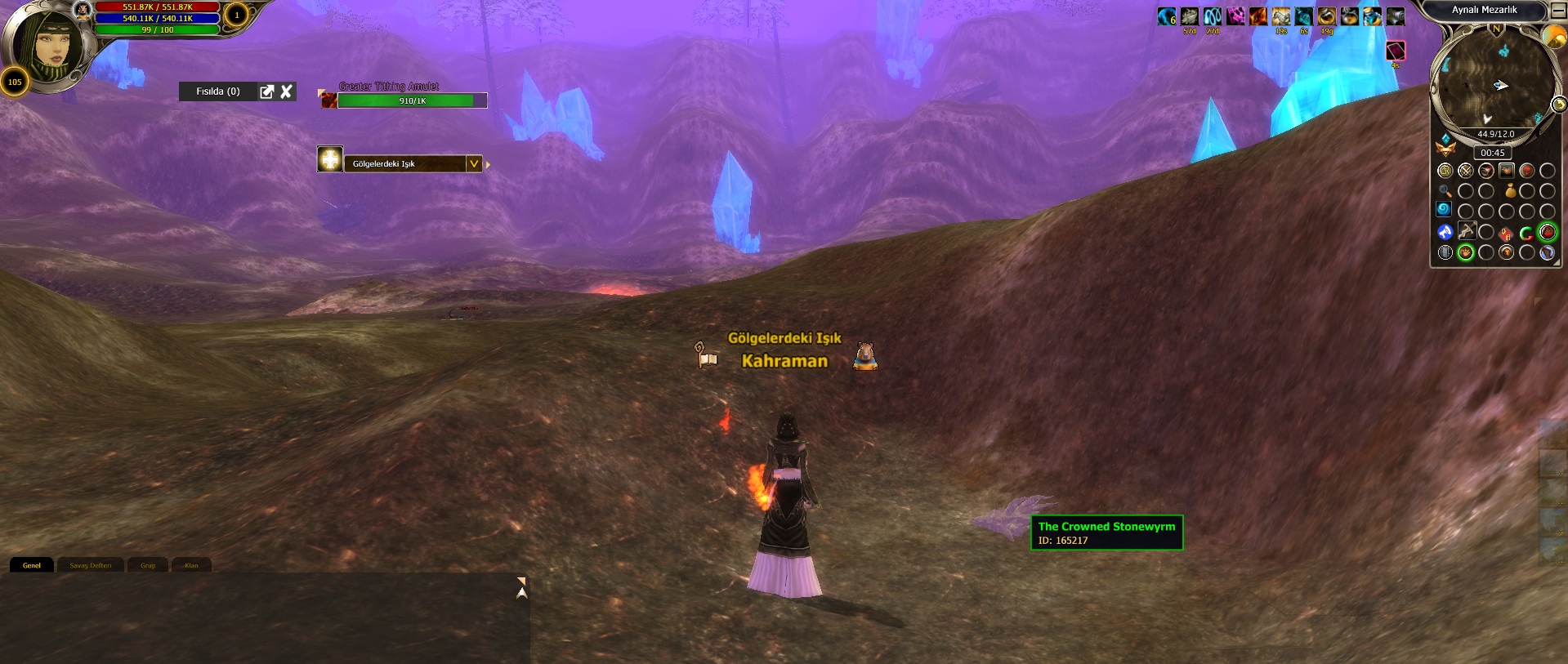Open the gold coin bag icon
The image size is (1568, 664).
point(1510,191)
